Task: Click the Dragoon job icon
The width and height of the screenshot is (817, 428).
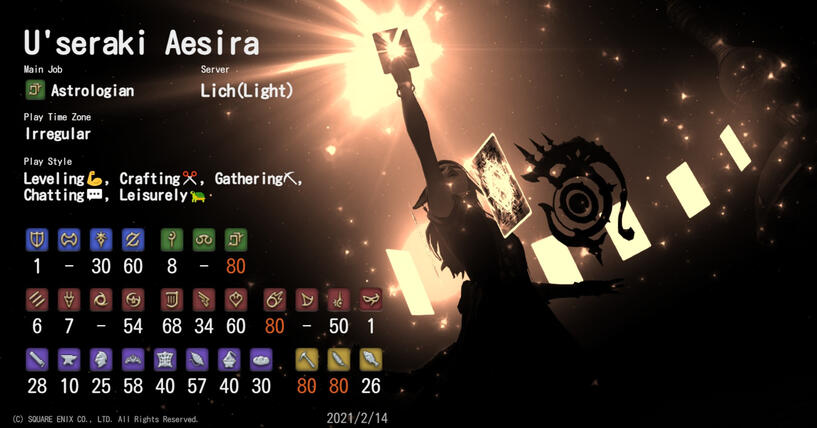Action: pyautogui.click(x=69, y=299)
